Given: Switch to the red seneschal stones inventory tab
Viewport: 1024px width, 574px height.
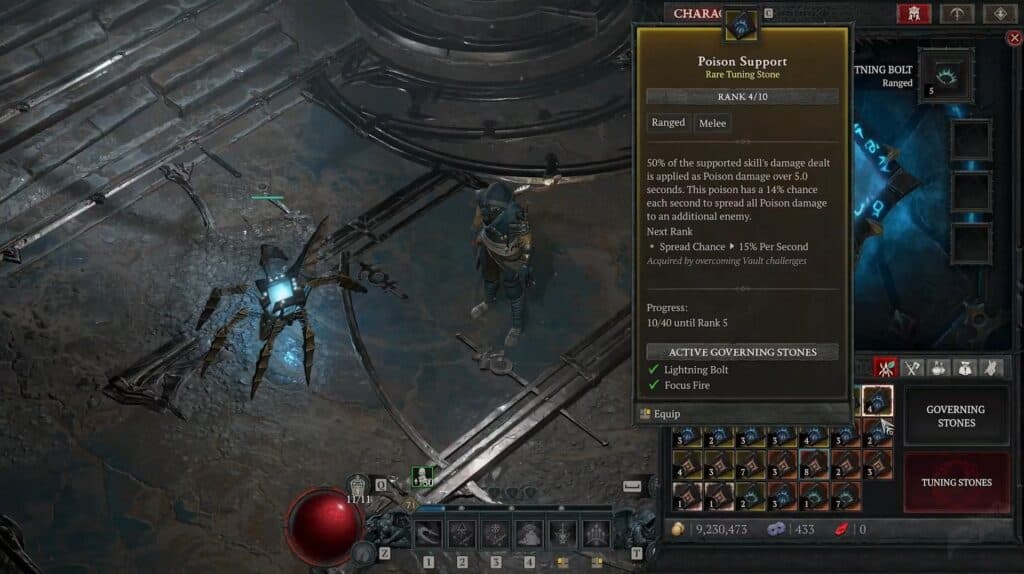Looking at the screenshot, I should pos(885,368).
